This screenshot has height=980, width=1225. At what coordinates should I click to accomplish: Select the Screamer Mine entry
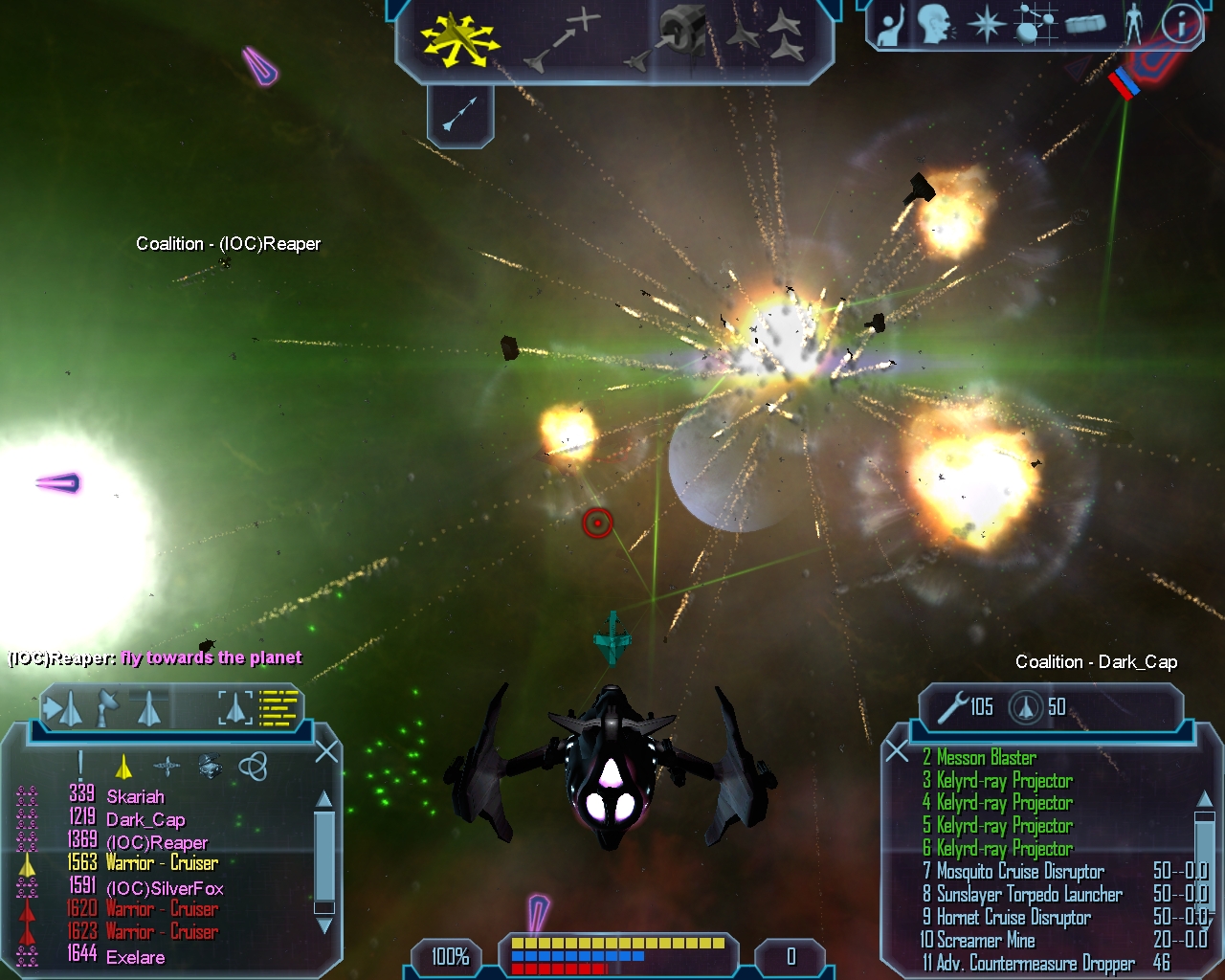[x=986, y=941]
